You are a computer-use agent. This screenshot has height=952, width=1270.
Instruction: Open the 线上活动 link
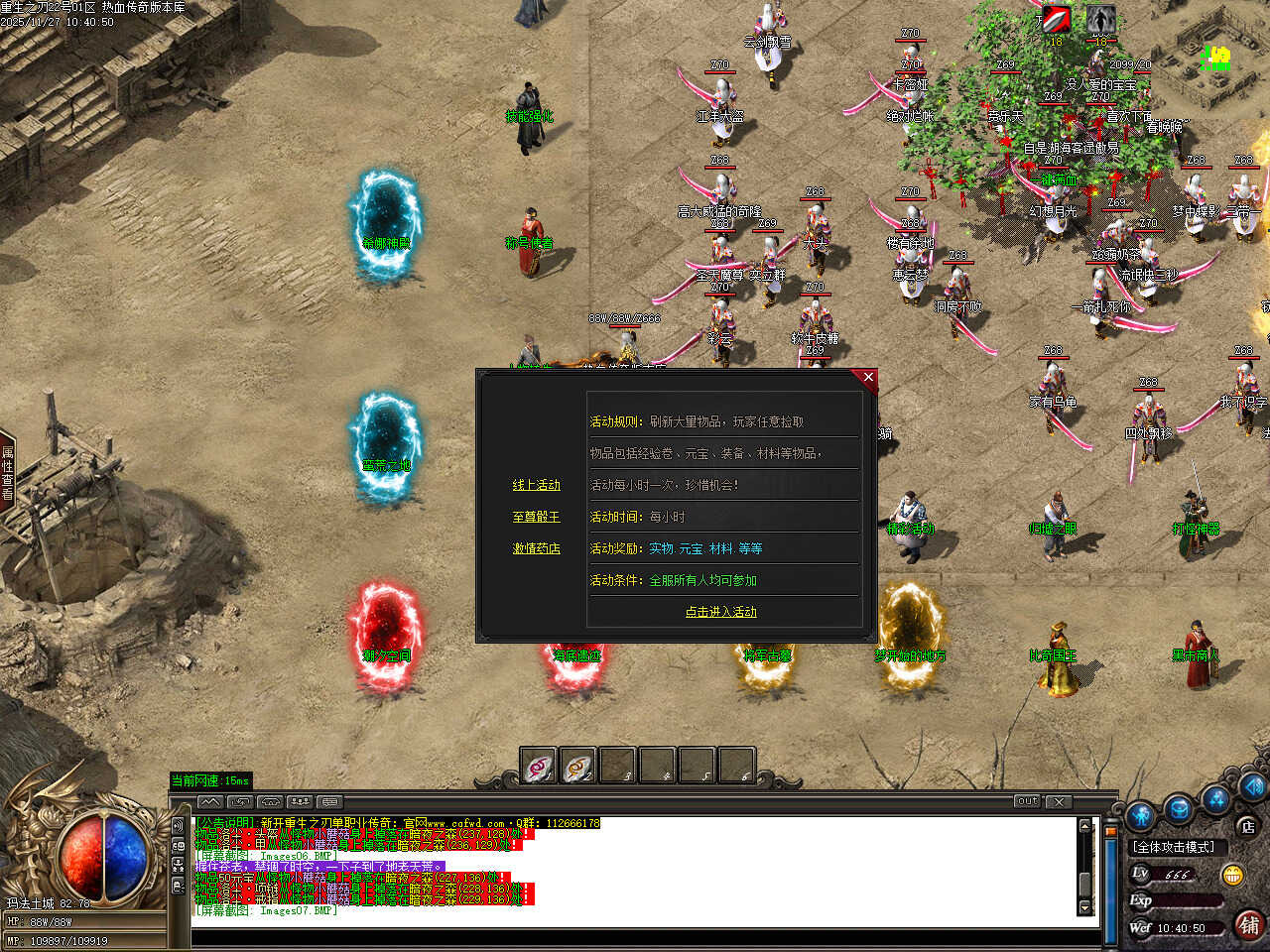(536, 485)
